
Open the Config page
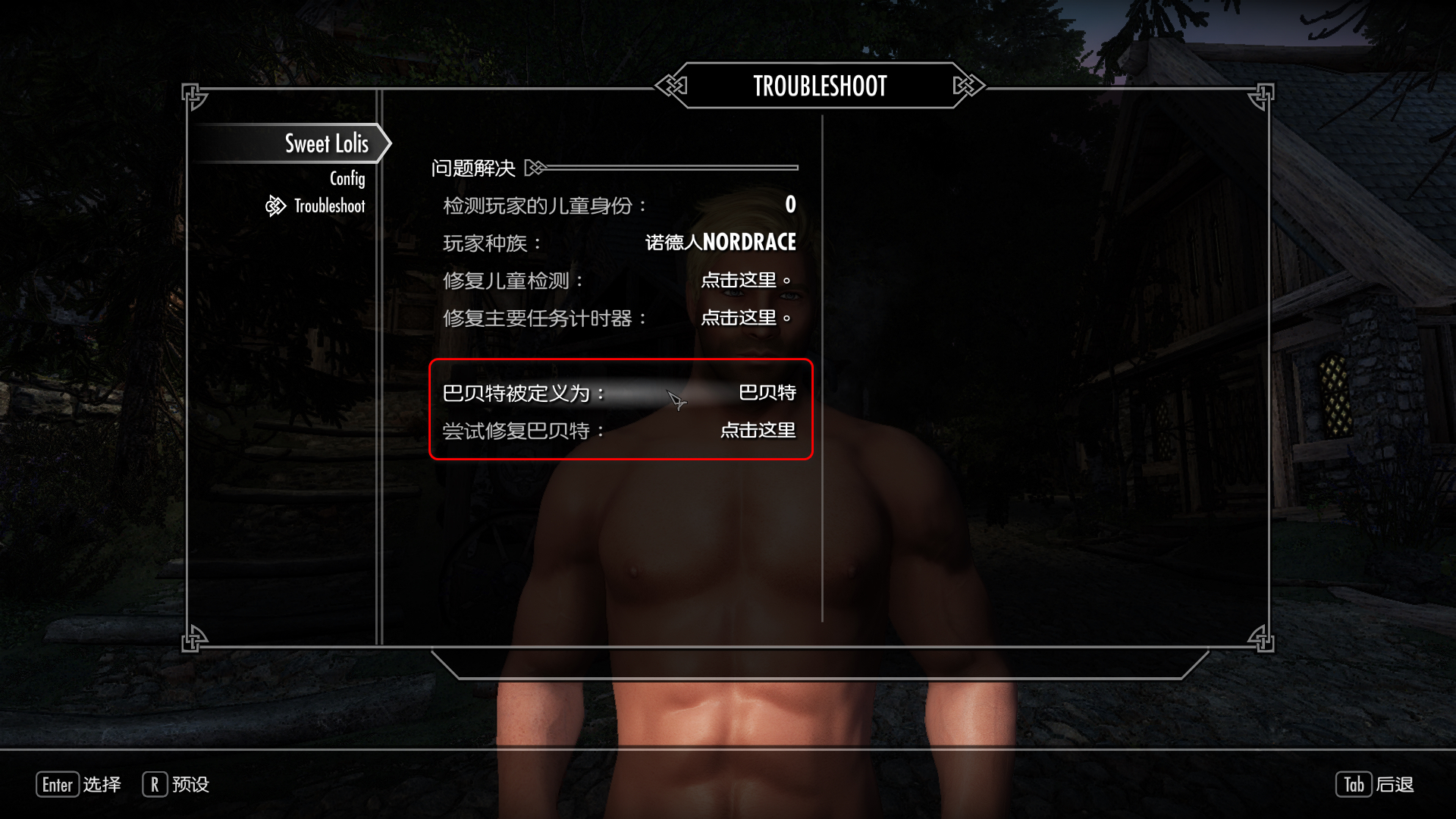(x=347, y=178)
